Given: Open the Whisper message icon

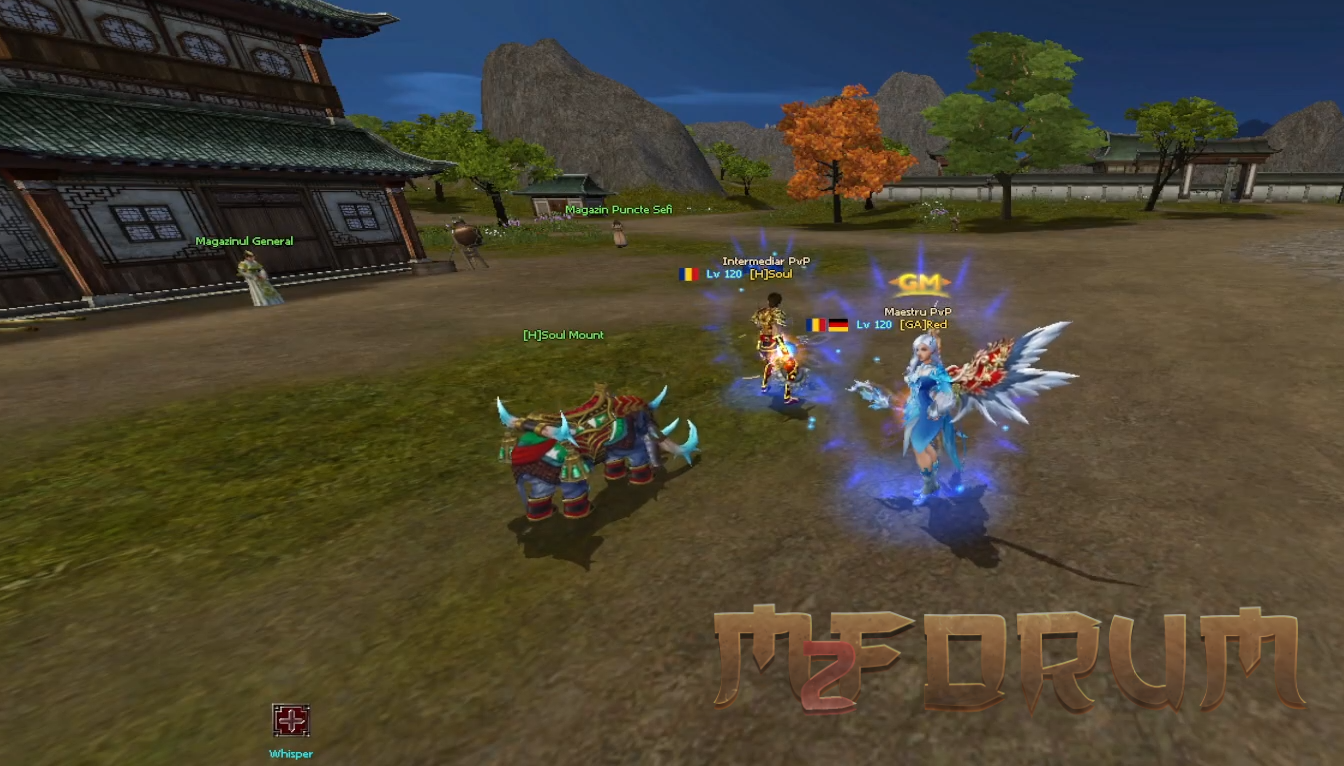Looking at the screenshot, I should [290, 720].
